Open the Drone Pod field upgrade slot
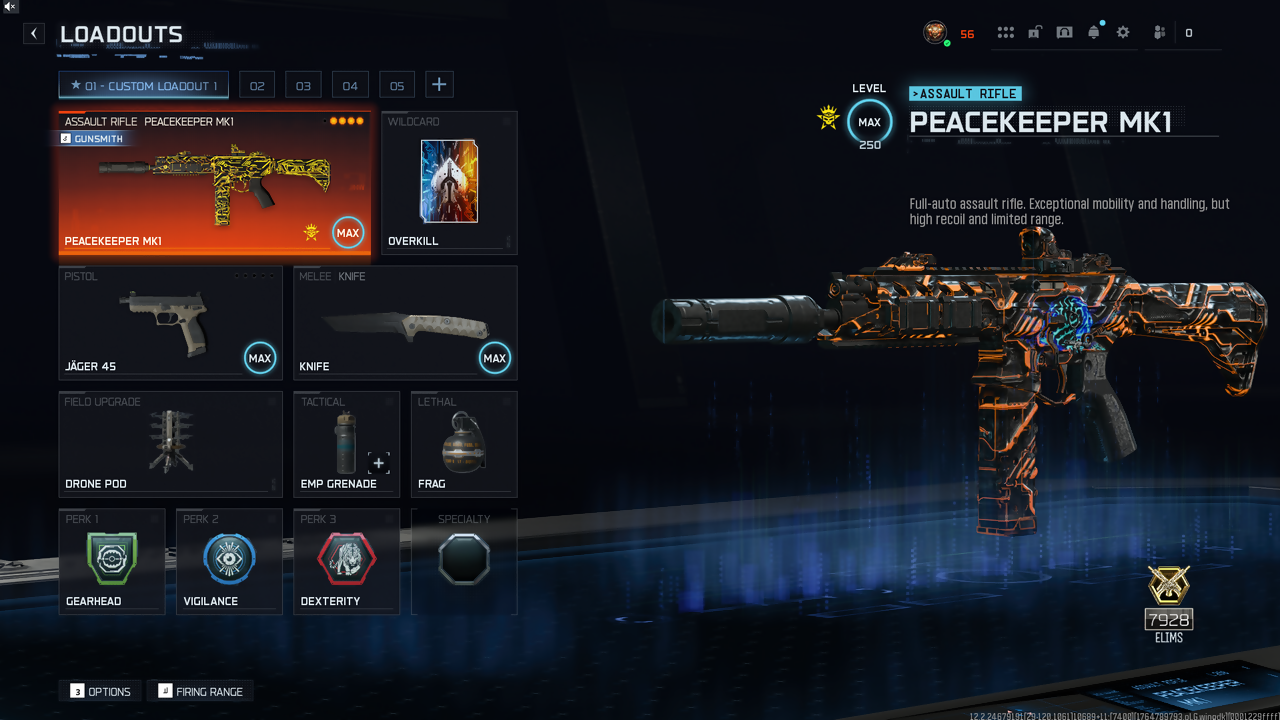1280x720 pixels. [x=170, y=444]
